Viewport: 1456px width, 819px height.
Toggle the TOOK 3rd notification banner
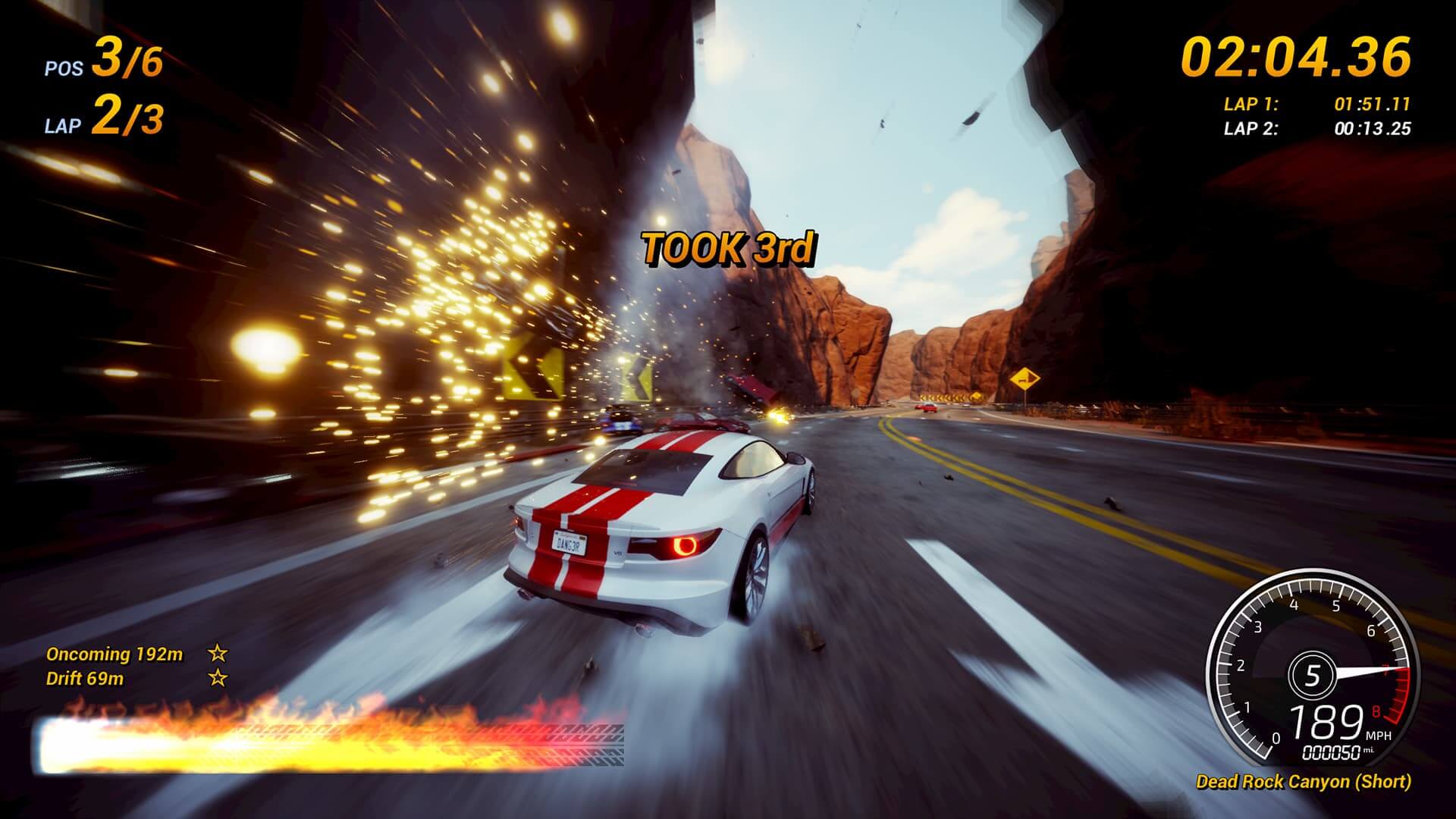pos(730,246)
